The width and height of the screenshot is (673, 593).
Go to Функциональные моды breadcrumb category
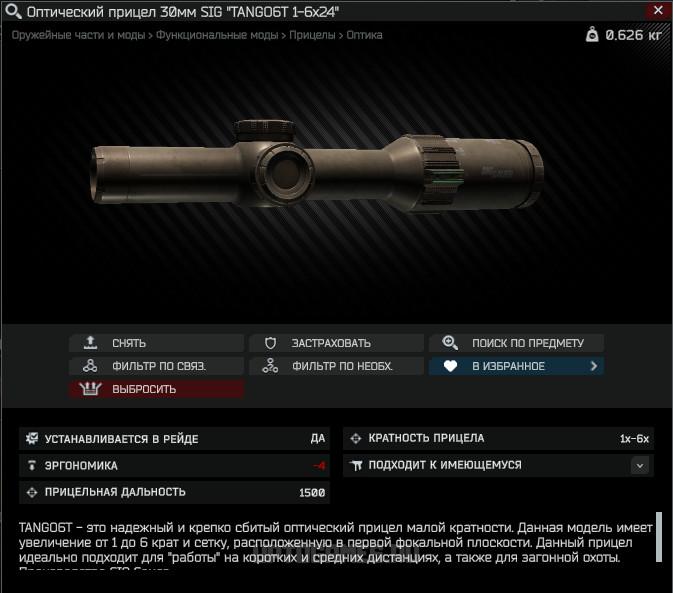tap(217, 35)
